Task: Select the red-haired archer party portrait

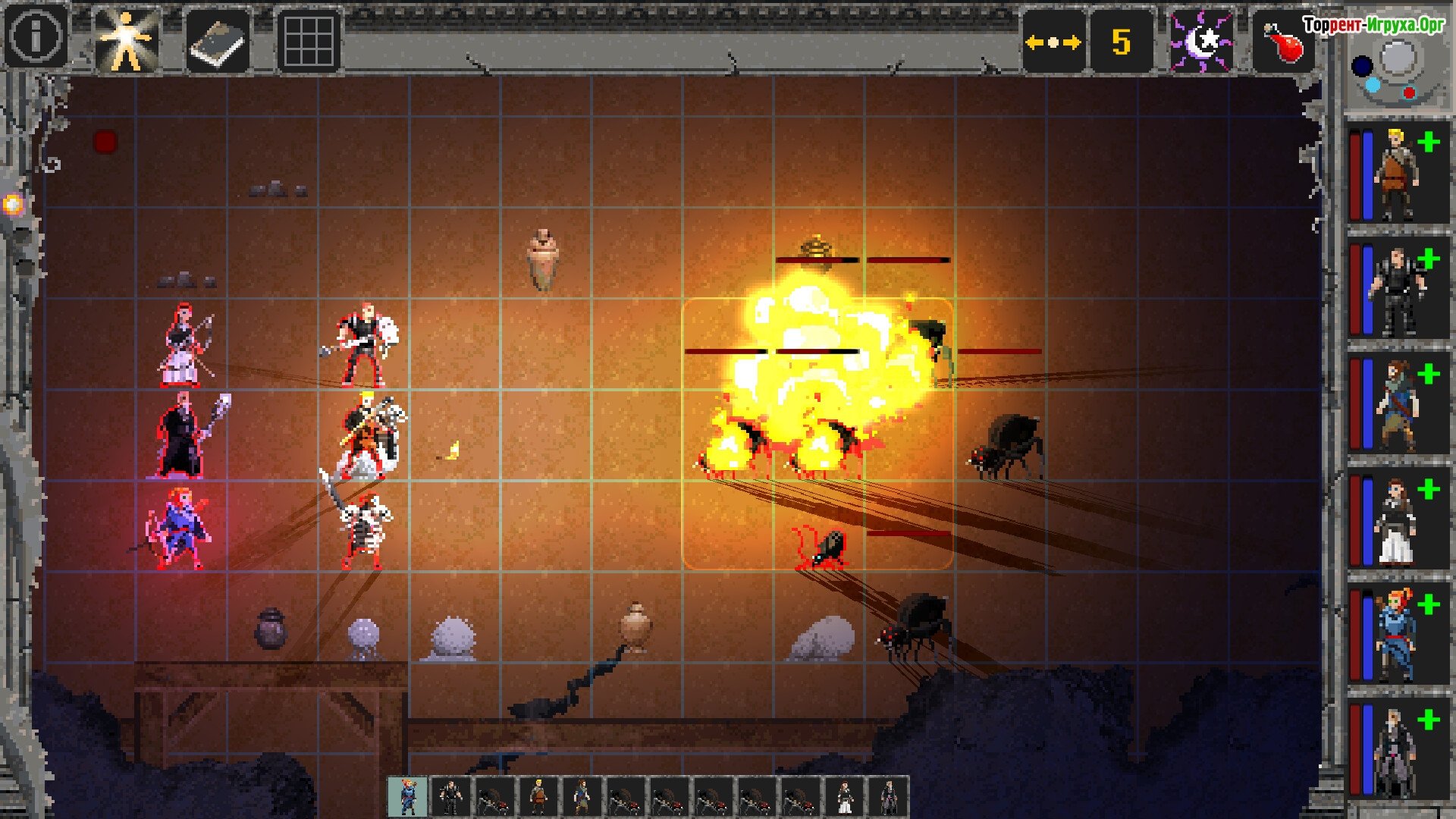Action: tap(1396, 637)
